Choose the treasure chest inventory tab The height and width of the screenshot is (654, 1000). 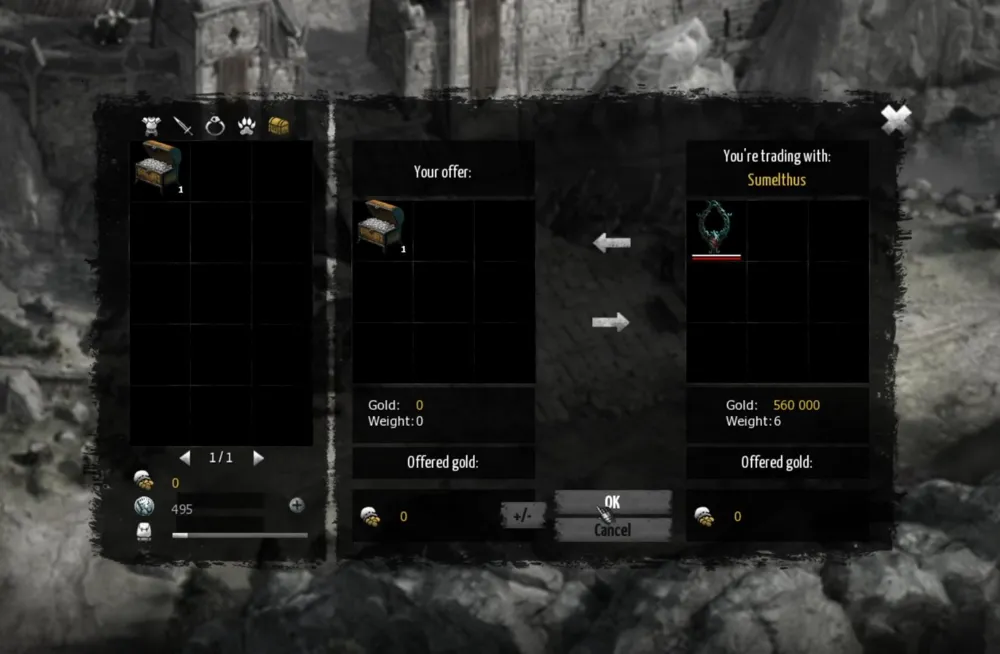coord(279,126)
